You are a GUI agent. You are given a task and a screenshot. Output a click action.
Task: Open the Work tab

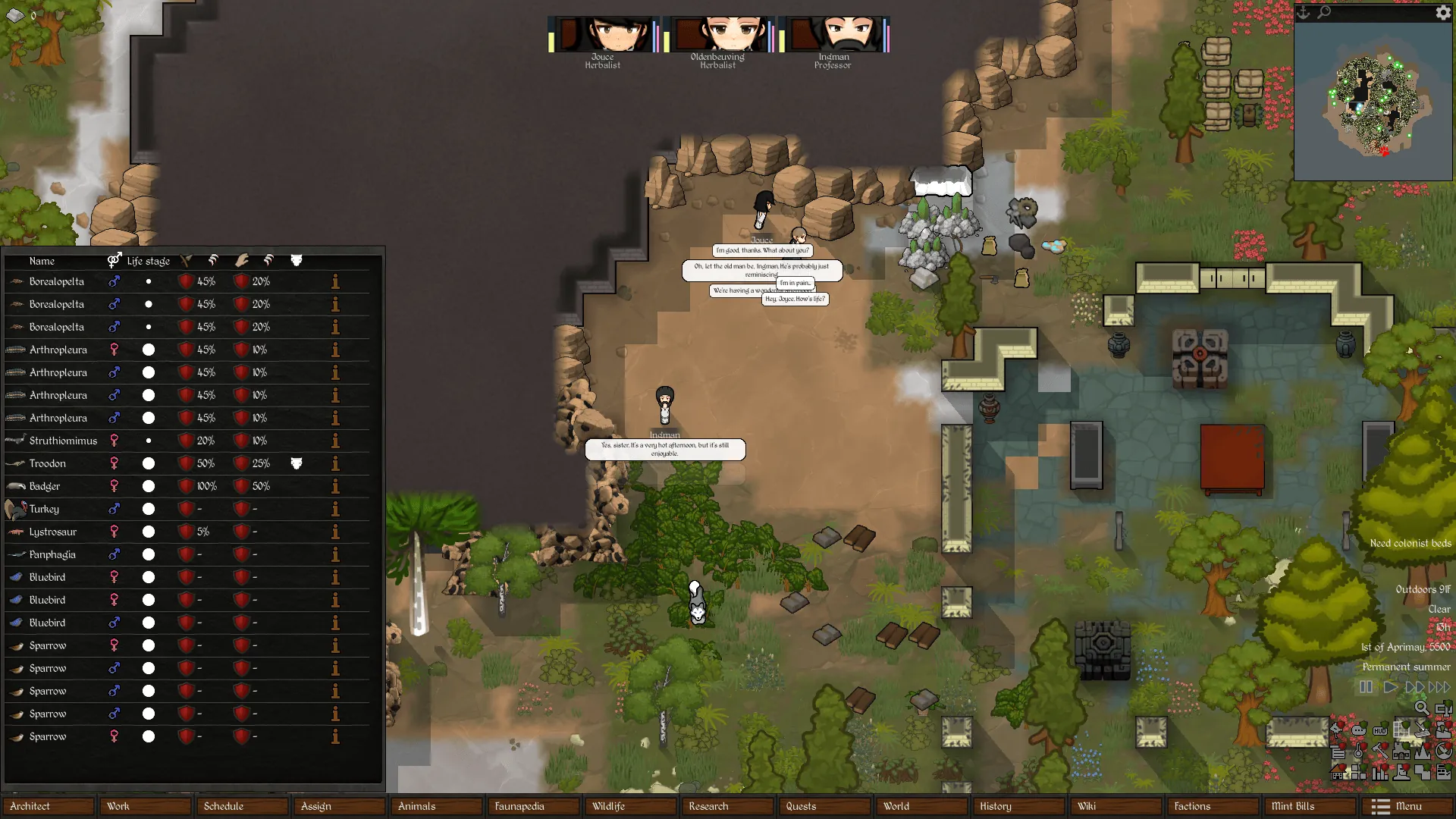click(145, 806)
